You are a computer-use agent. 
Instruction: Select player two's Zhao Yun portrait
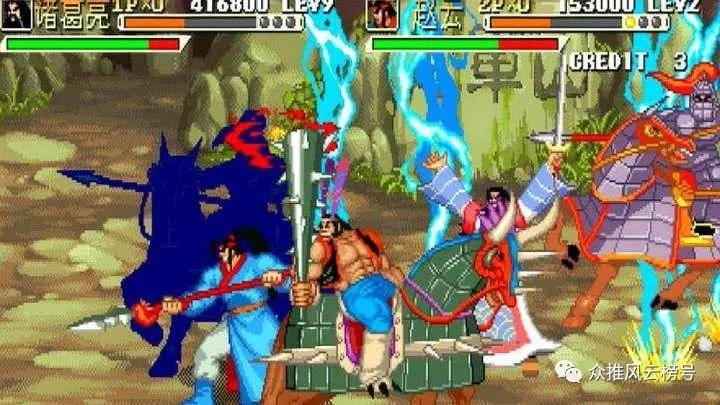click(381, 14)
